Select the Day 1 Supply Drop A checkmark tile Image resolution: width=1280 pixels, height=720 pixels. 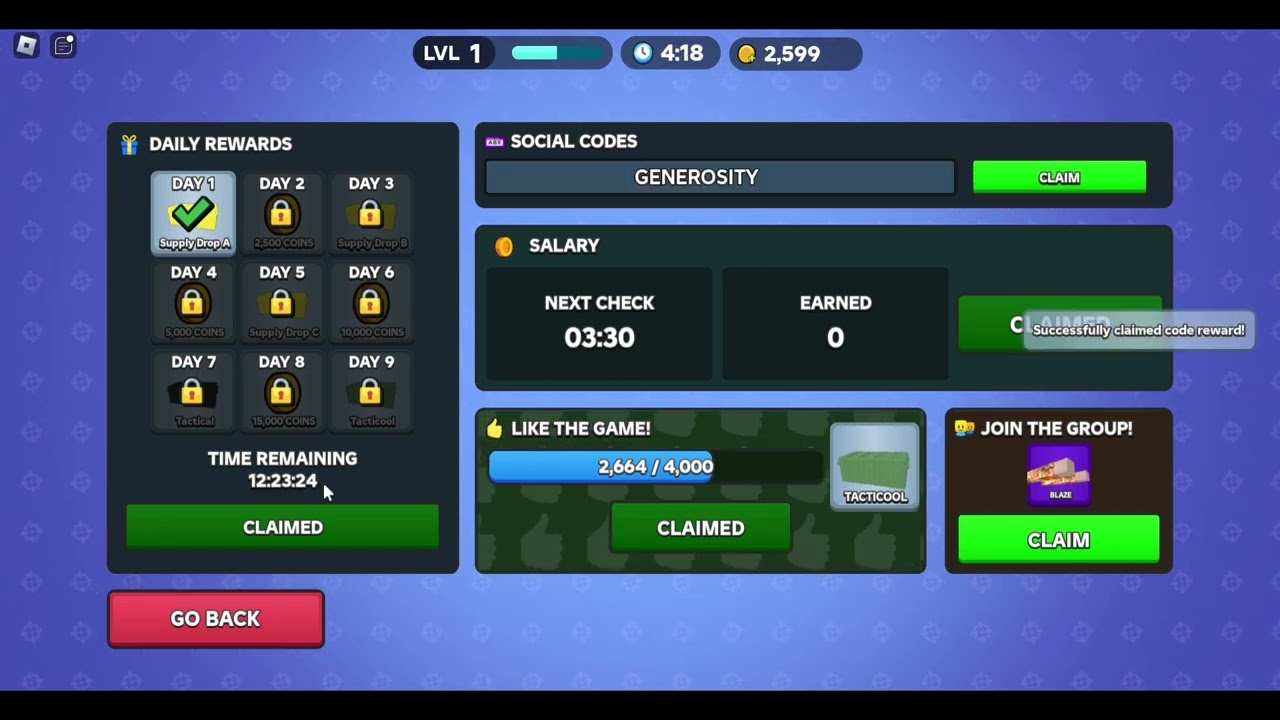click(193, 211)
